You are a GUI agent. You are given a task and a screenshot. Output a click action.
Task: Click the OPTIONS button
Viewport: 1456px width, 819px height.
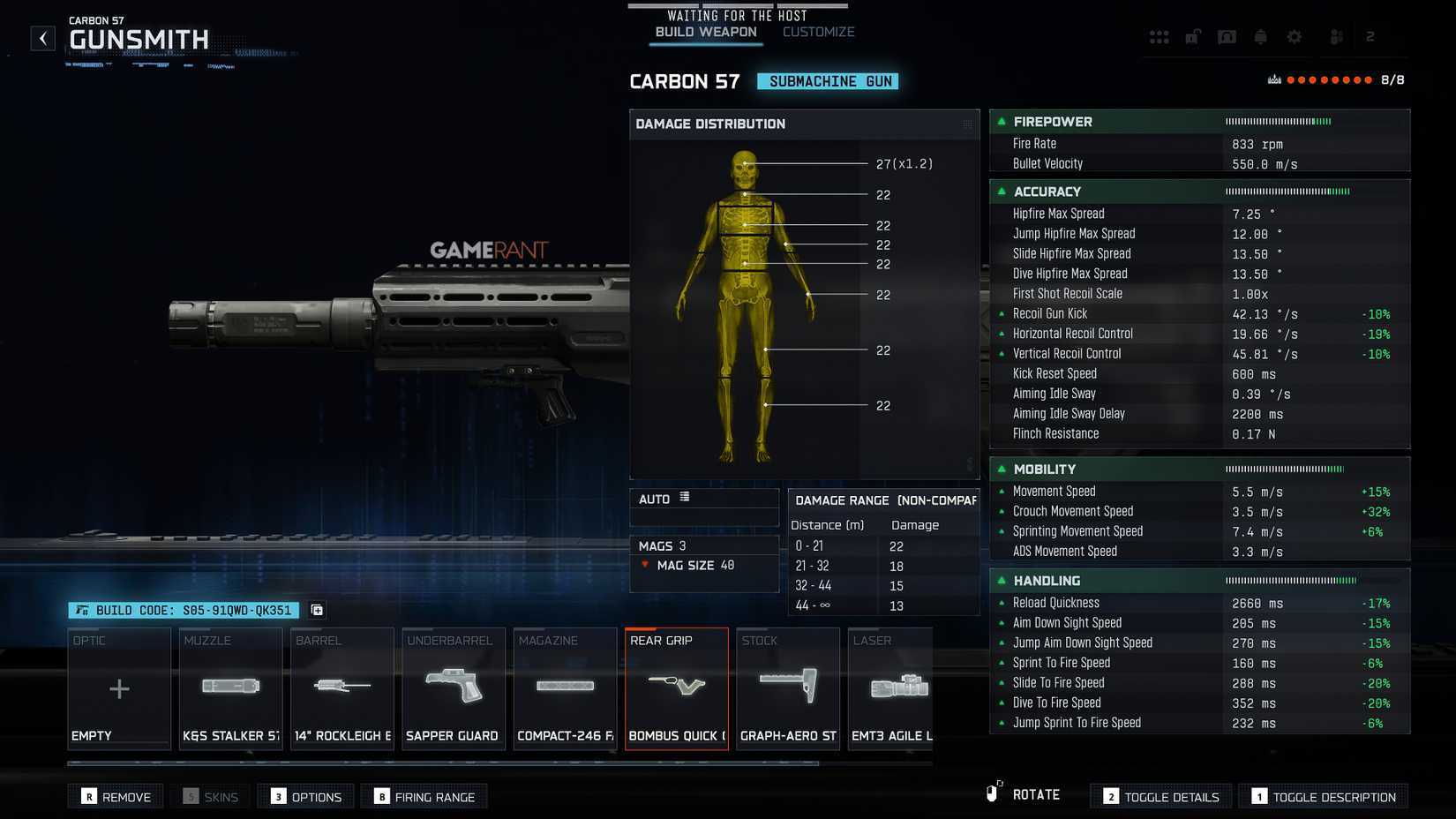click(x=305, y=795)
